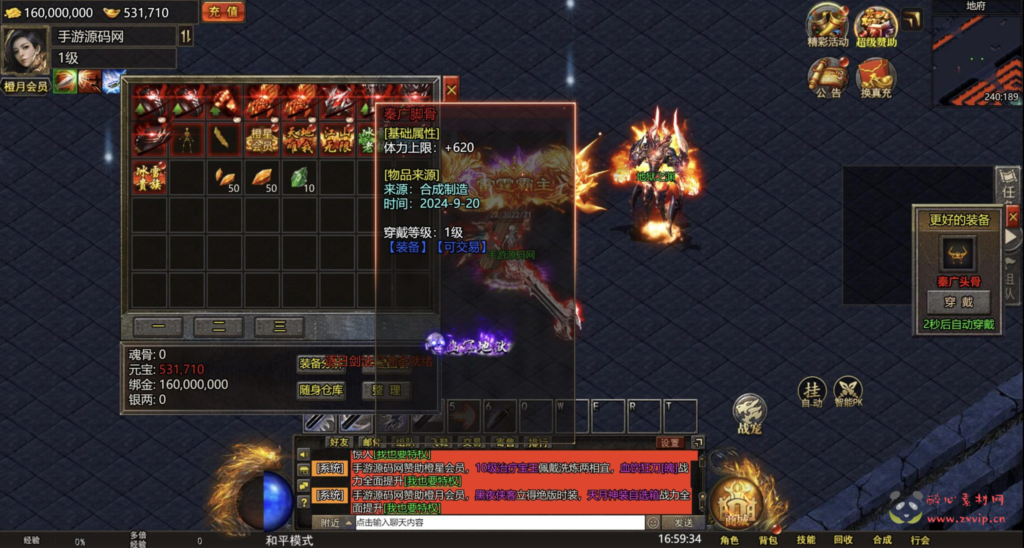
Task: Switch to bag page 二
Action: pos(218,326)
